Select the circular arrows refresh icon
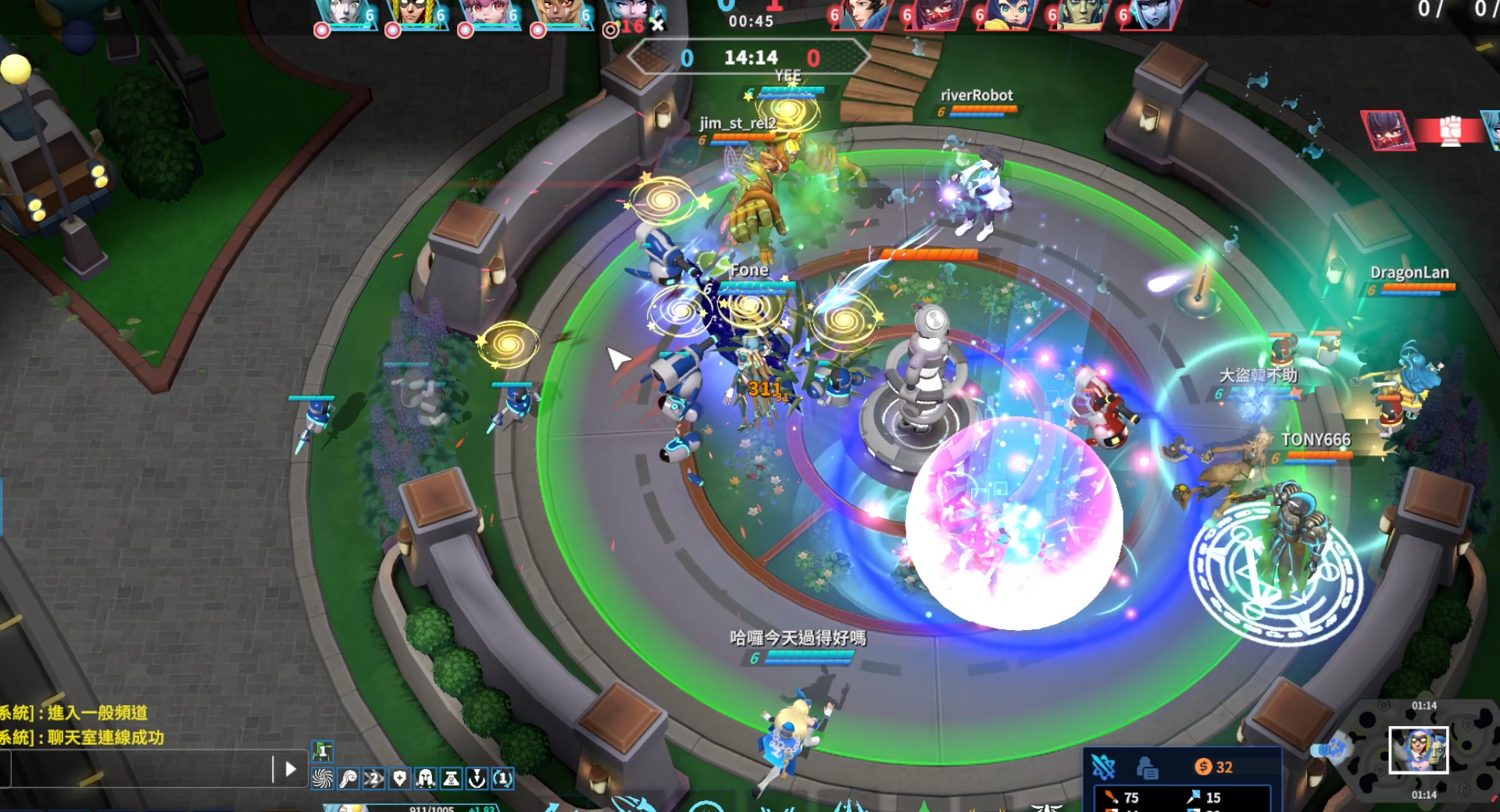Viewport: 1500px width, 812px height. [x=502, y=778]
